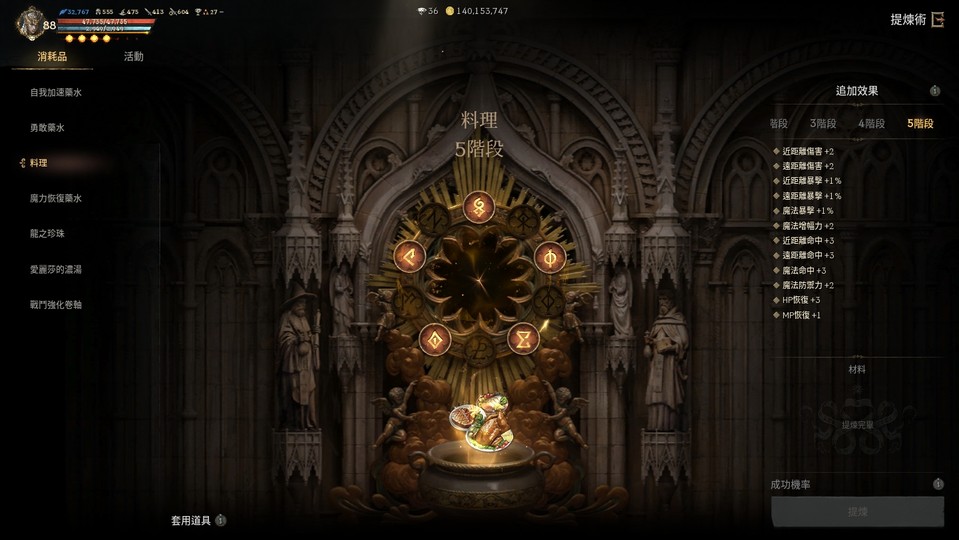Click the glowing top rune on the wheel
This screenshot has width=959, height=540.
[x=479, y=208]
